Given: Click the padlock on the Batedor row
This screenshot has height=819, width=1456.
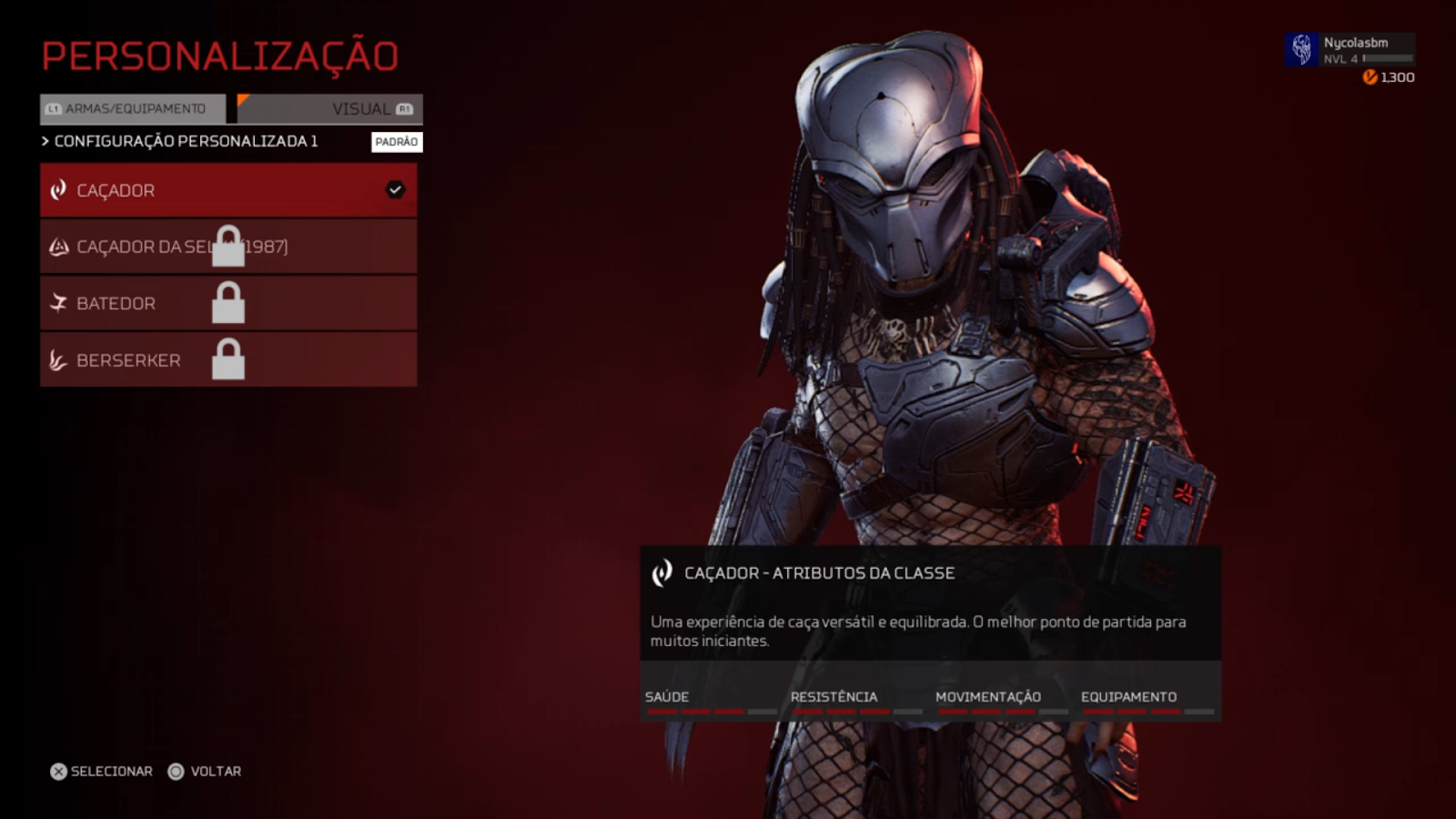Looking at the screenshot, I should 229,303.
